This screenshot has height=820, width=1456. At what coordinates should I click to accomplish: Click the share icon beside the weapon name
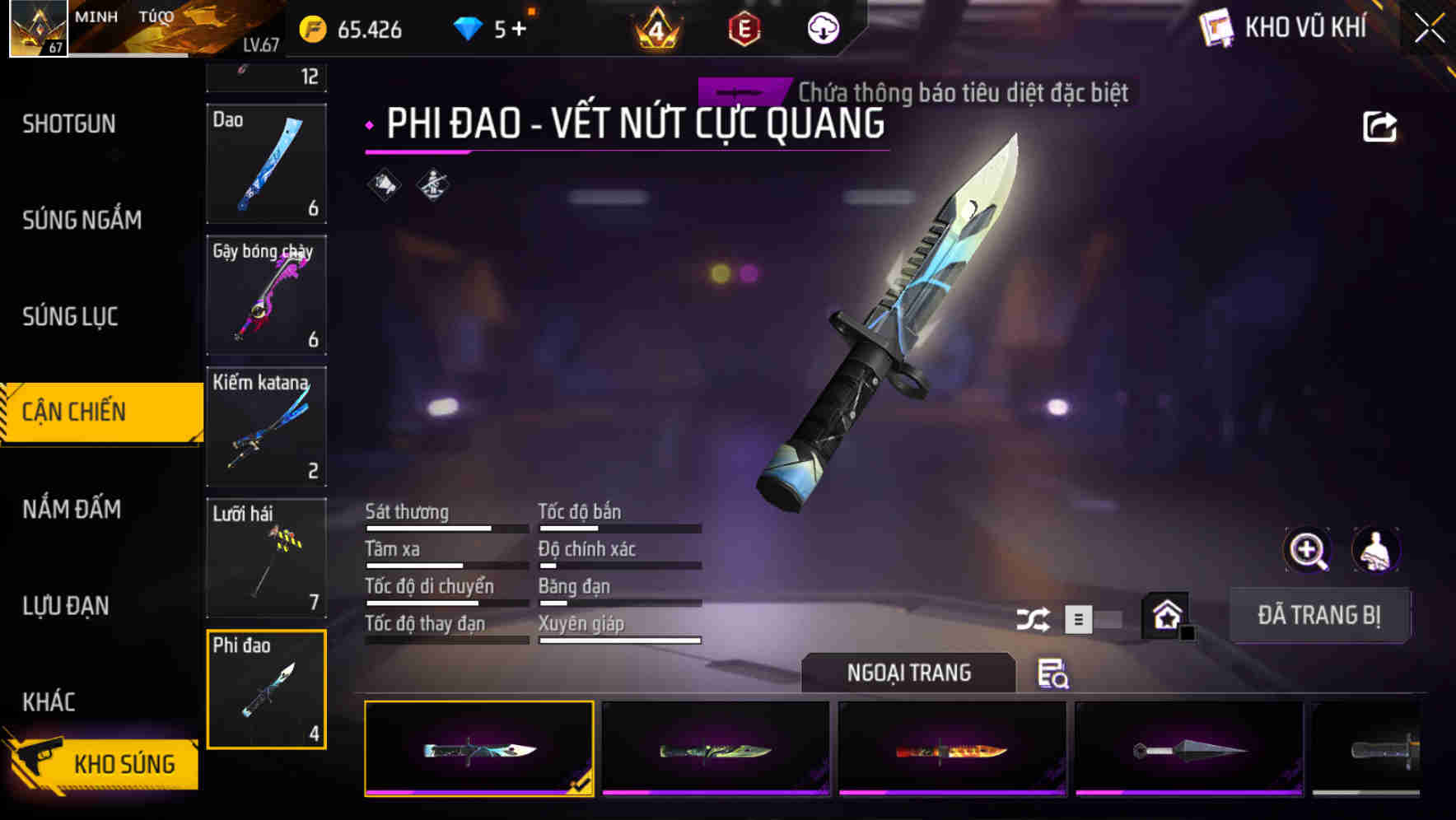tap(1380, 125)
